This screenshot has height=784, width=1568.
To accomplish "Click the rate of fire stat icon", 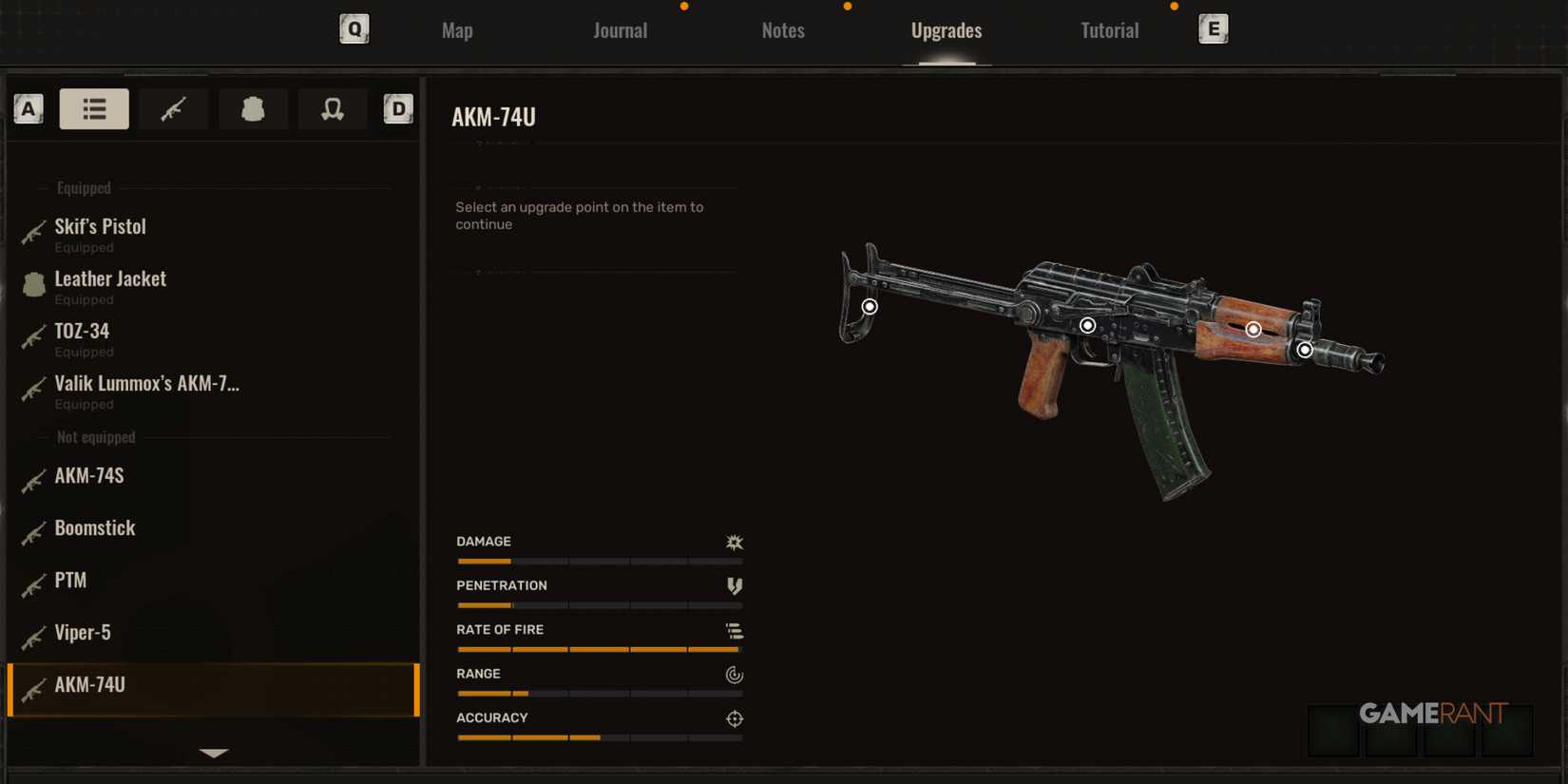I will [x=733, y=630].
